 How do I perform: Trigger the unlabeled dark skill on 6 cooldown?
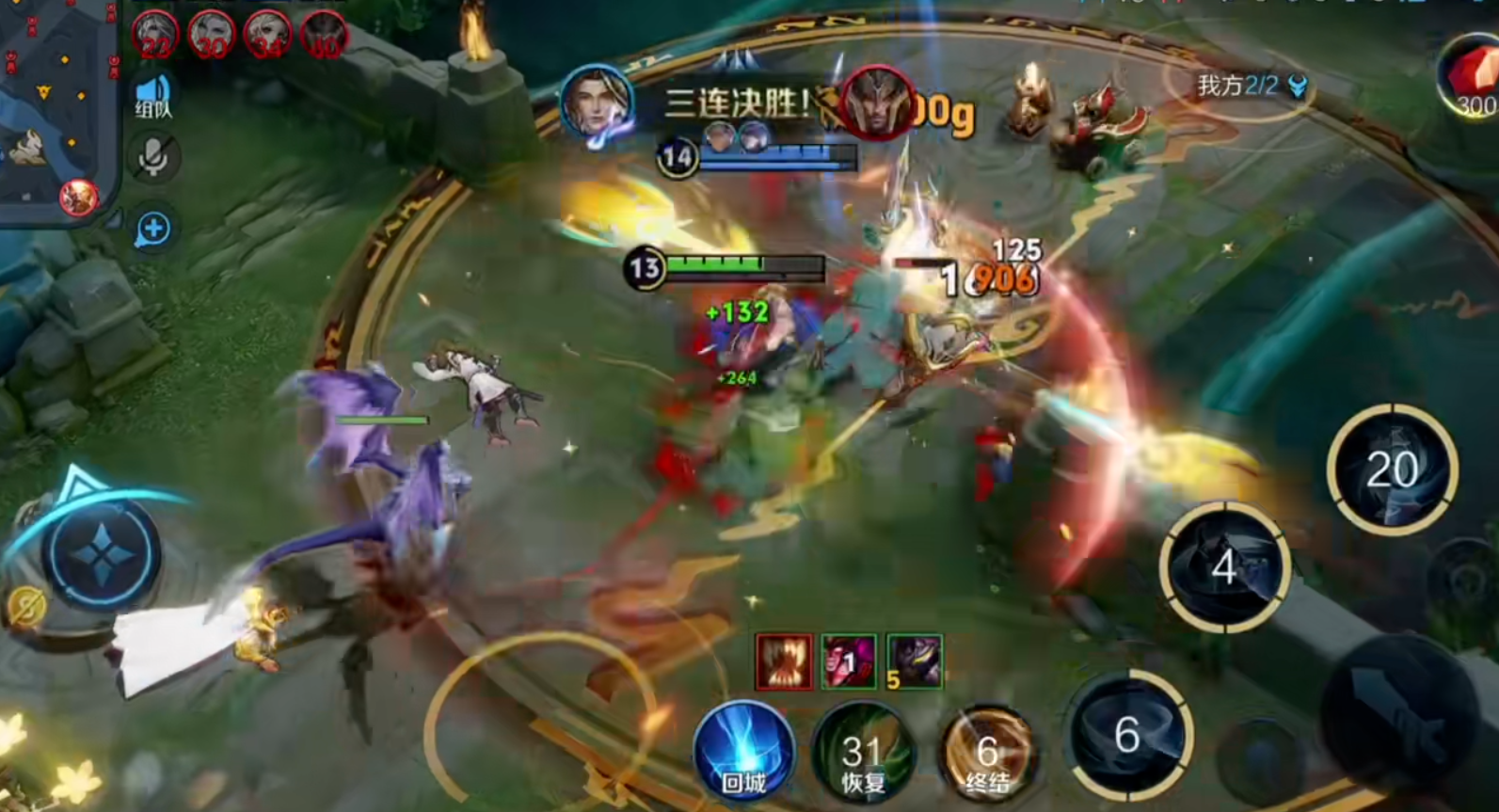(1129, 736)
